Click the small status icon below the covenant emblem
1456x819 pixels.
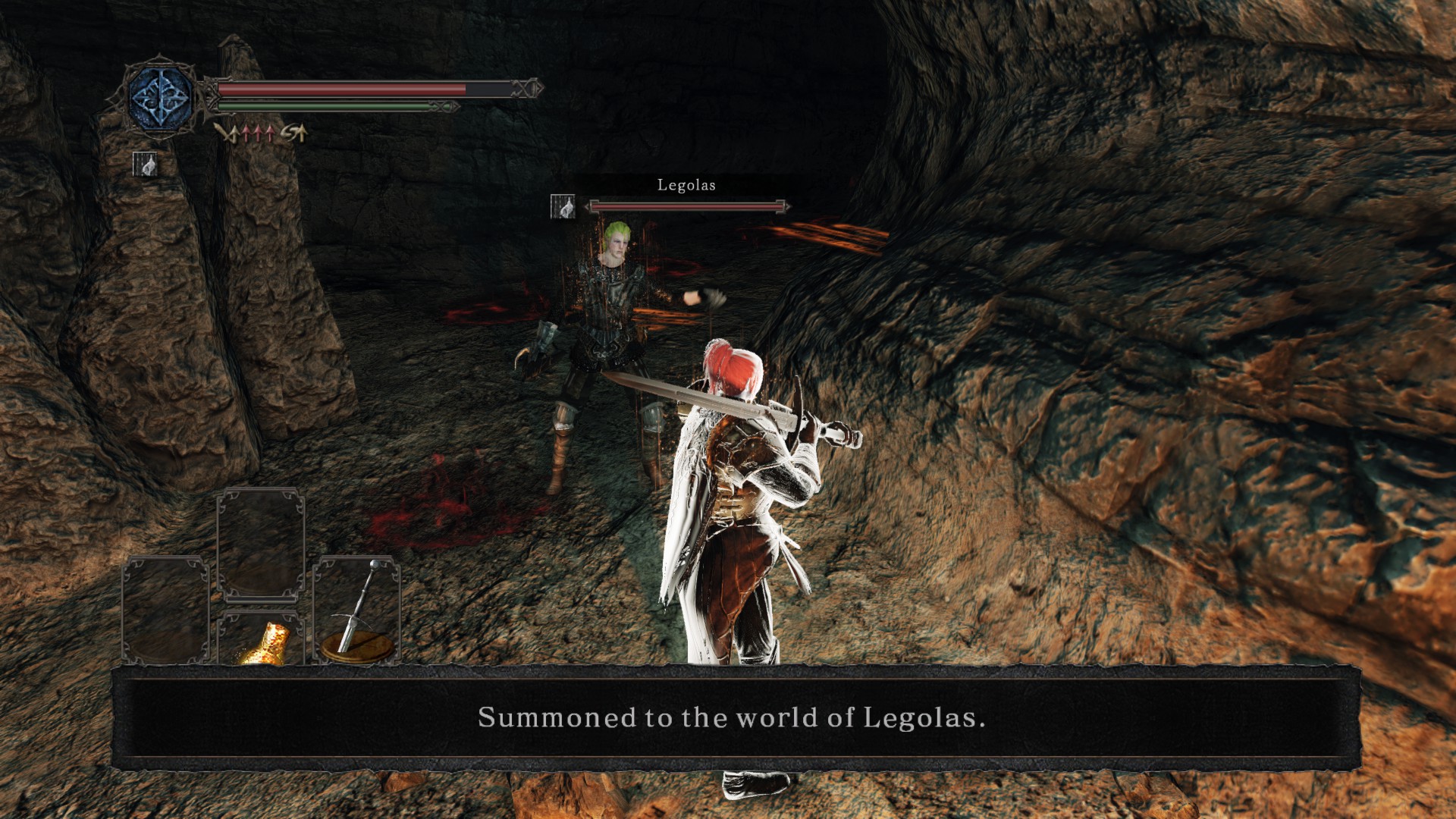point(145,164)
